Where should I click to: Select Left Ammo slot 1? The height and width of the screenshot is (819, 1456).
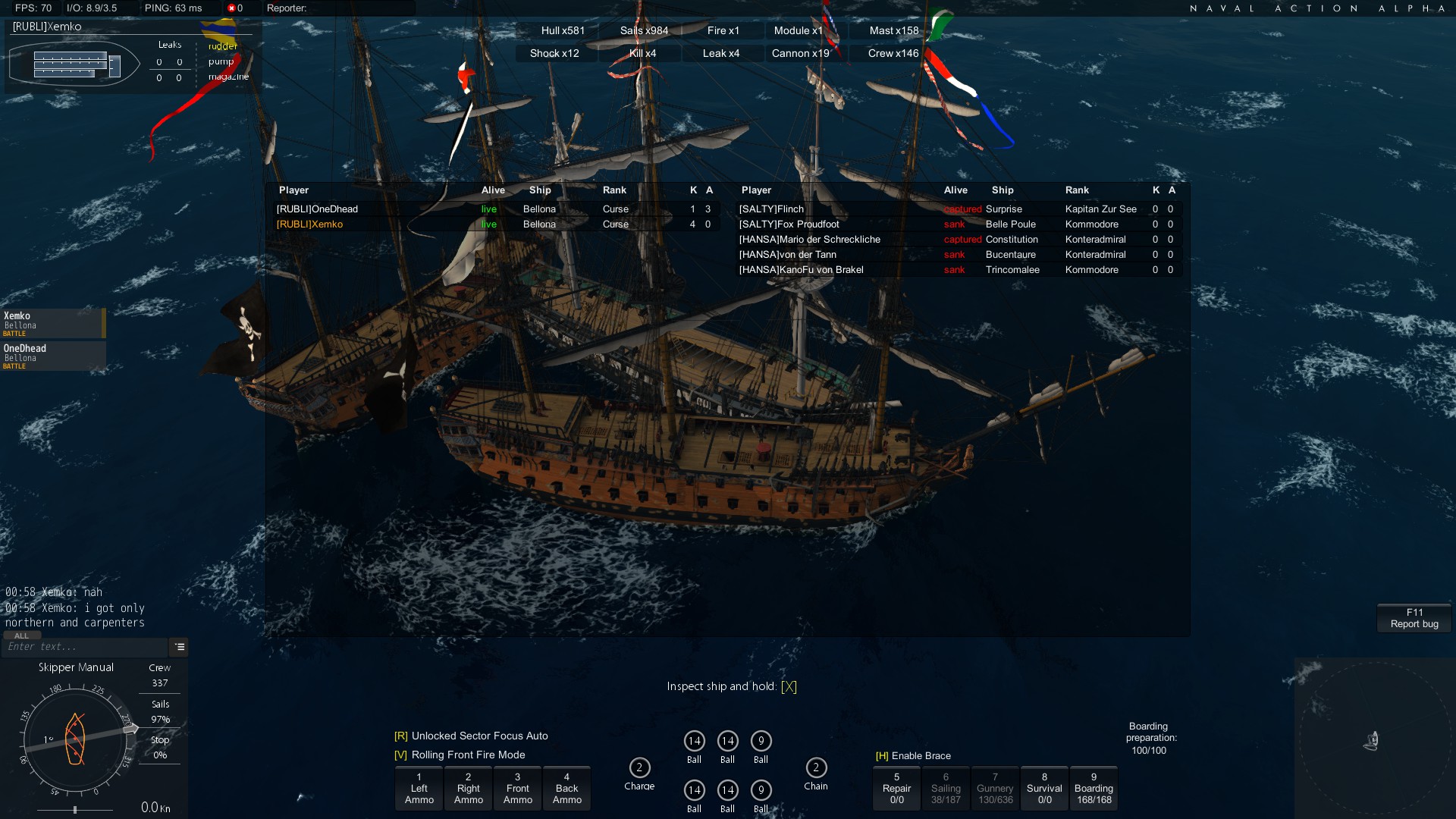click(x=419, y=788)
